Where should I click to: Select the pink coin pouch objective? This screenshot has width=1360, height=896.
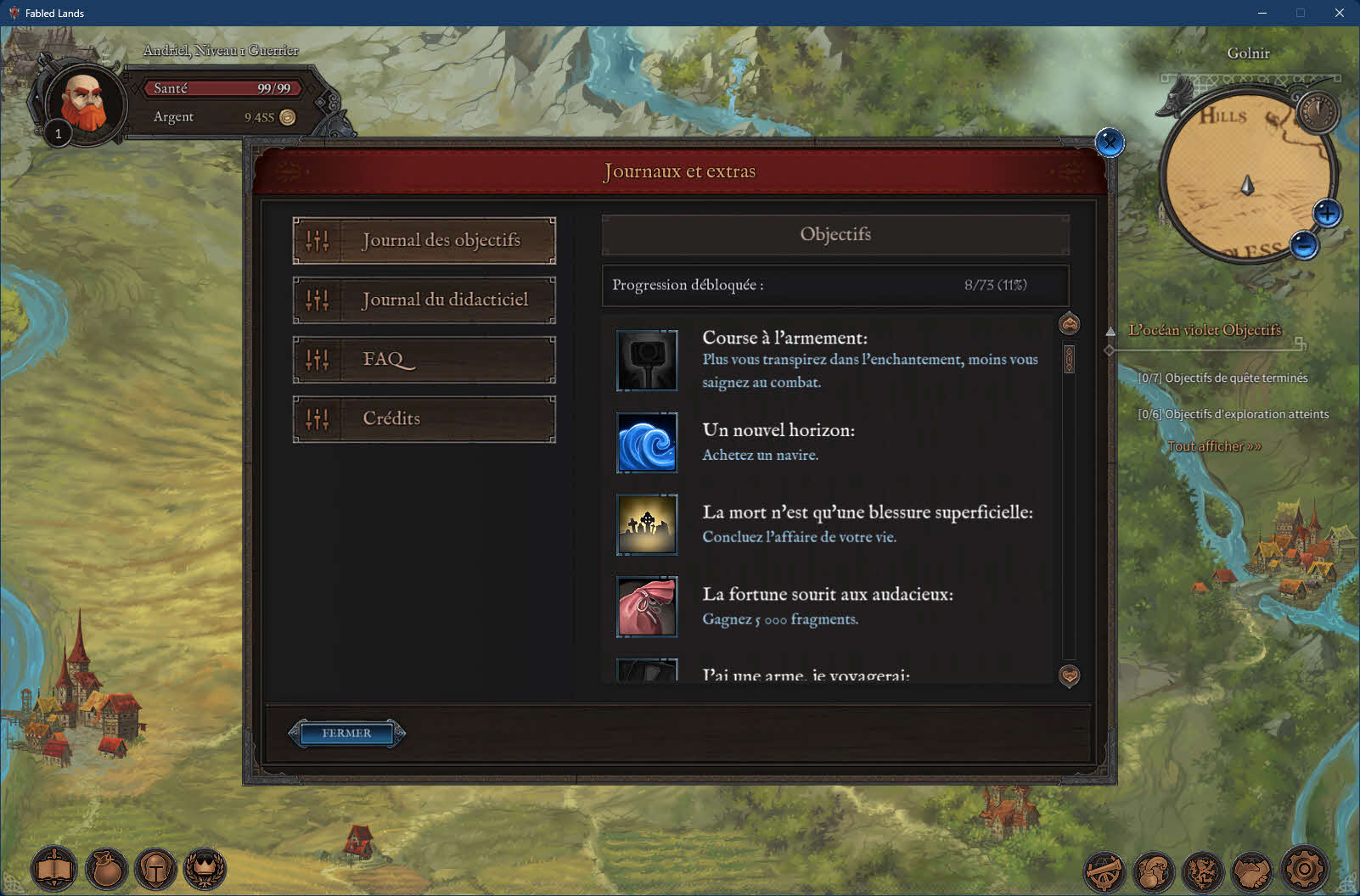pos(647,606)
